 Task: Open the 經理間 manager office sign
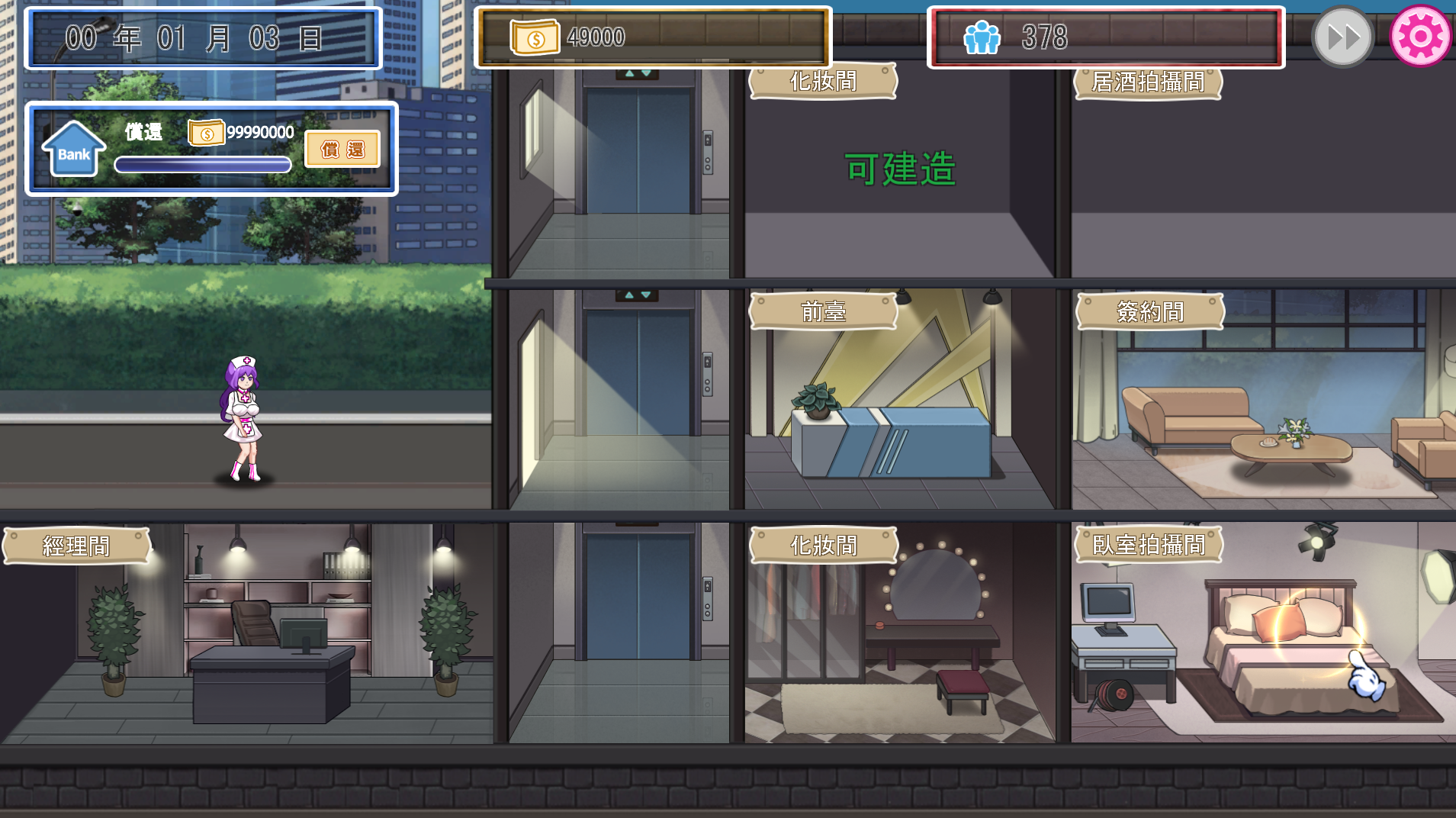pos(77,545)
